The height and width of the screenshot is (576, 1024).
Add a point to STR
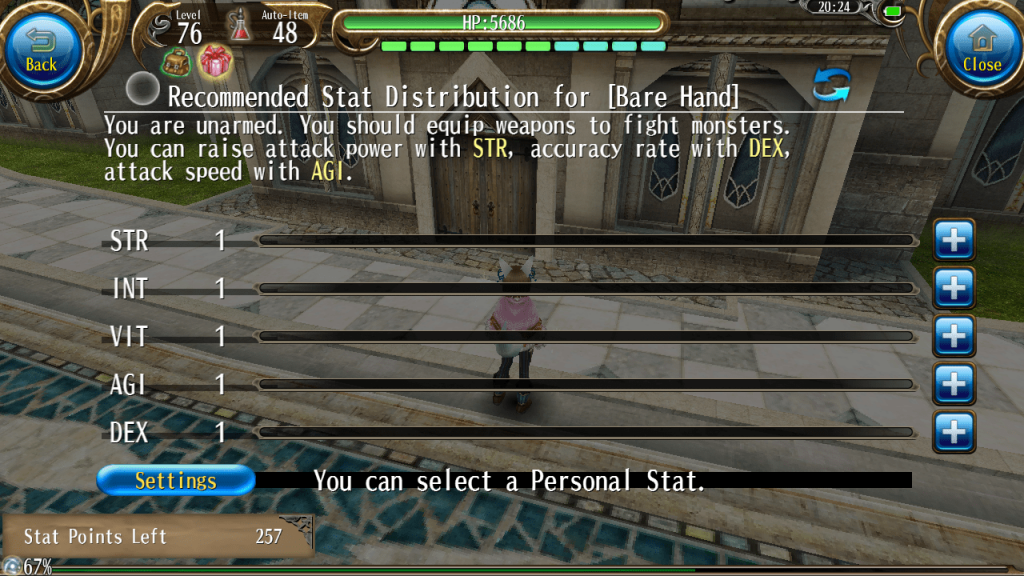(x=954, y=240)
